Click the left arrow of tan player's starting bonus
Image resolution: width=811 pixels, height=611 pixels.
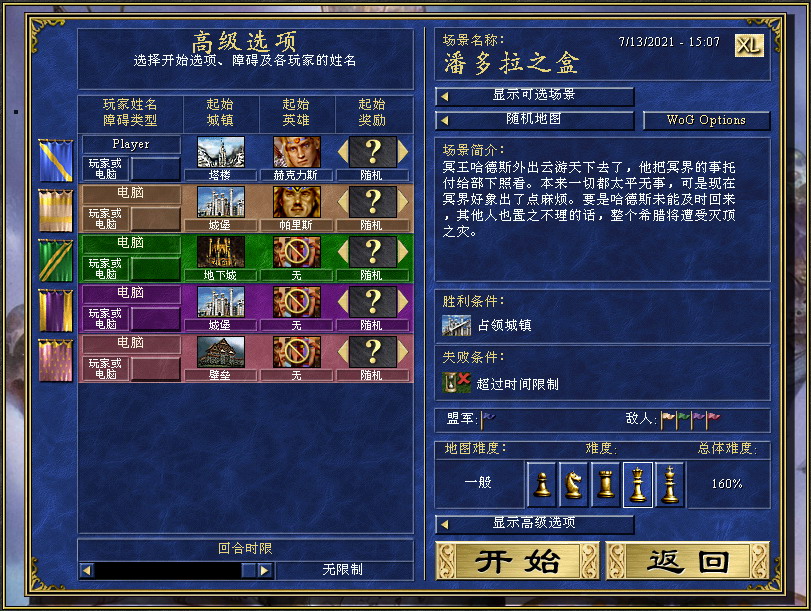click(x=343, y=201)
